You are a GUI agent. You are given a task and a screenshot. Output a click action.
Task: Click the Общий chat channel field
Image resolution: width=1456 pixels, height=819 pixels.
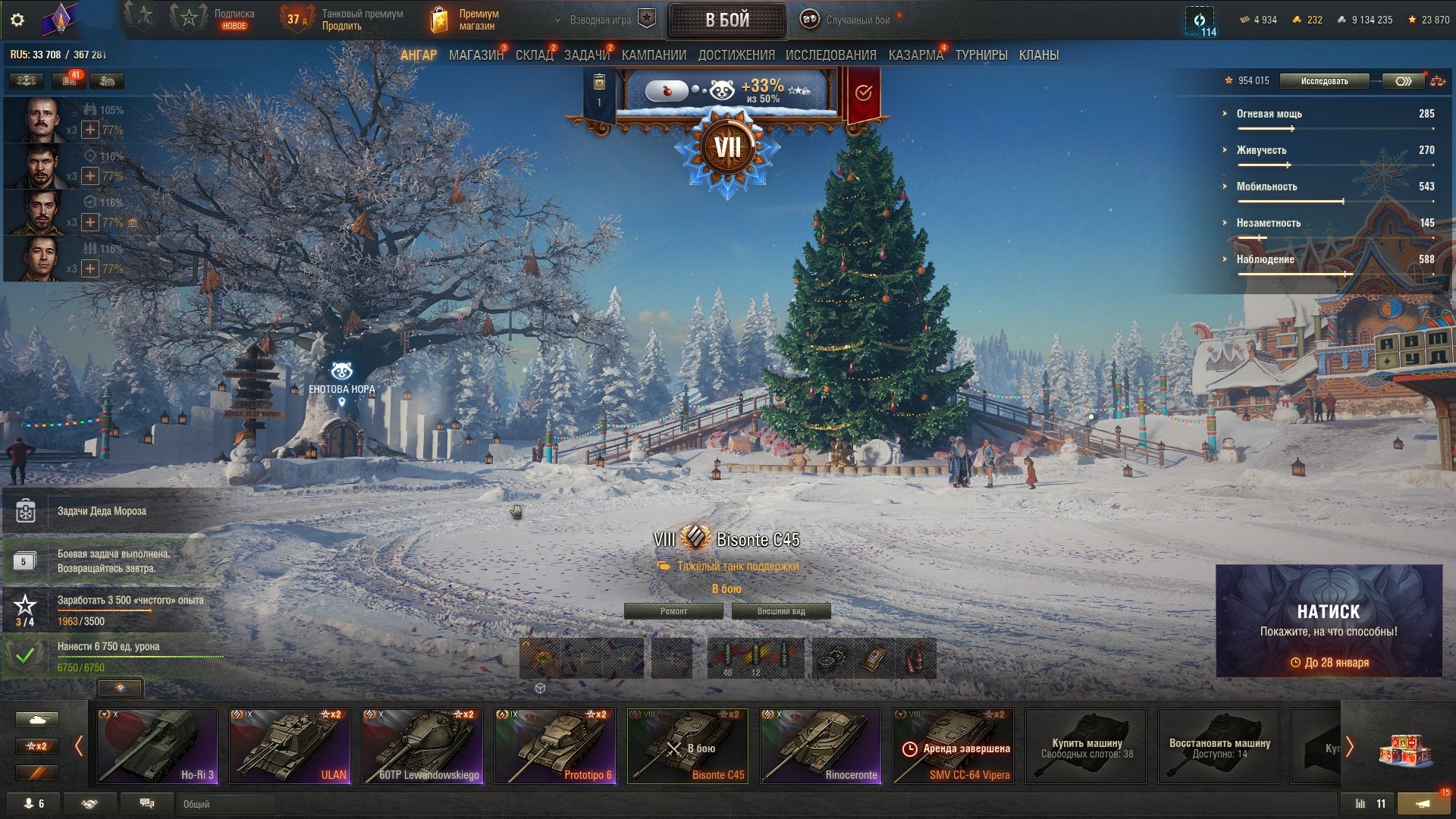point(227,804)
